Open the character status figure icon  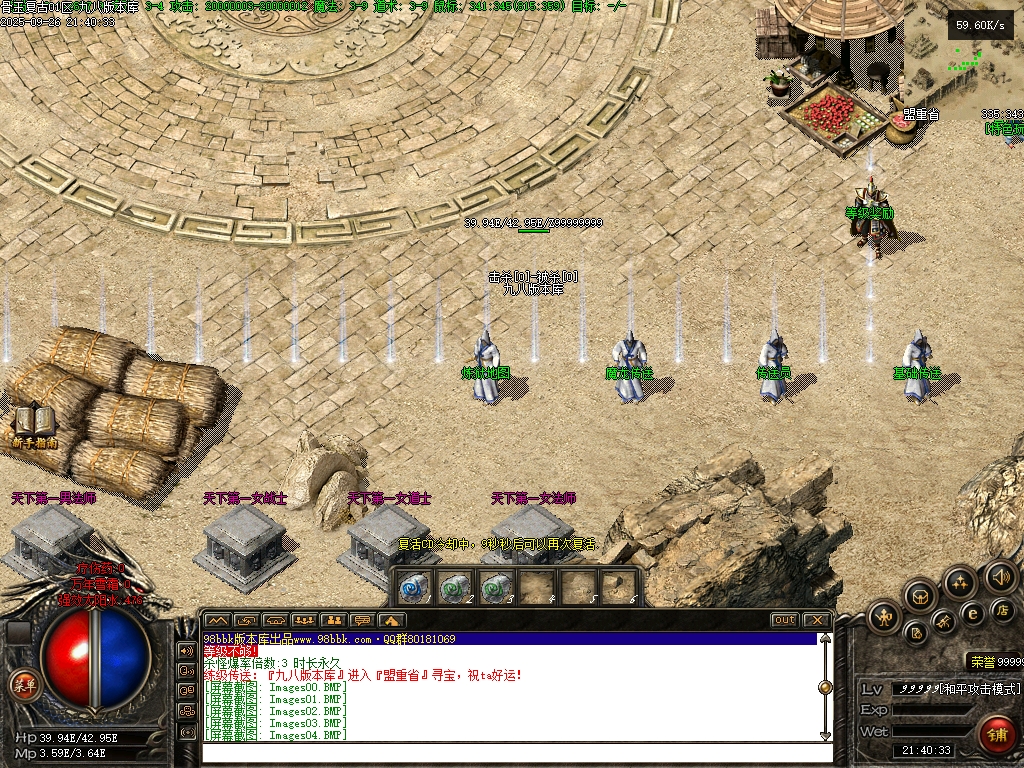point(884,617)
